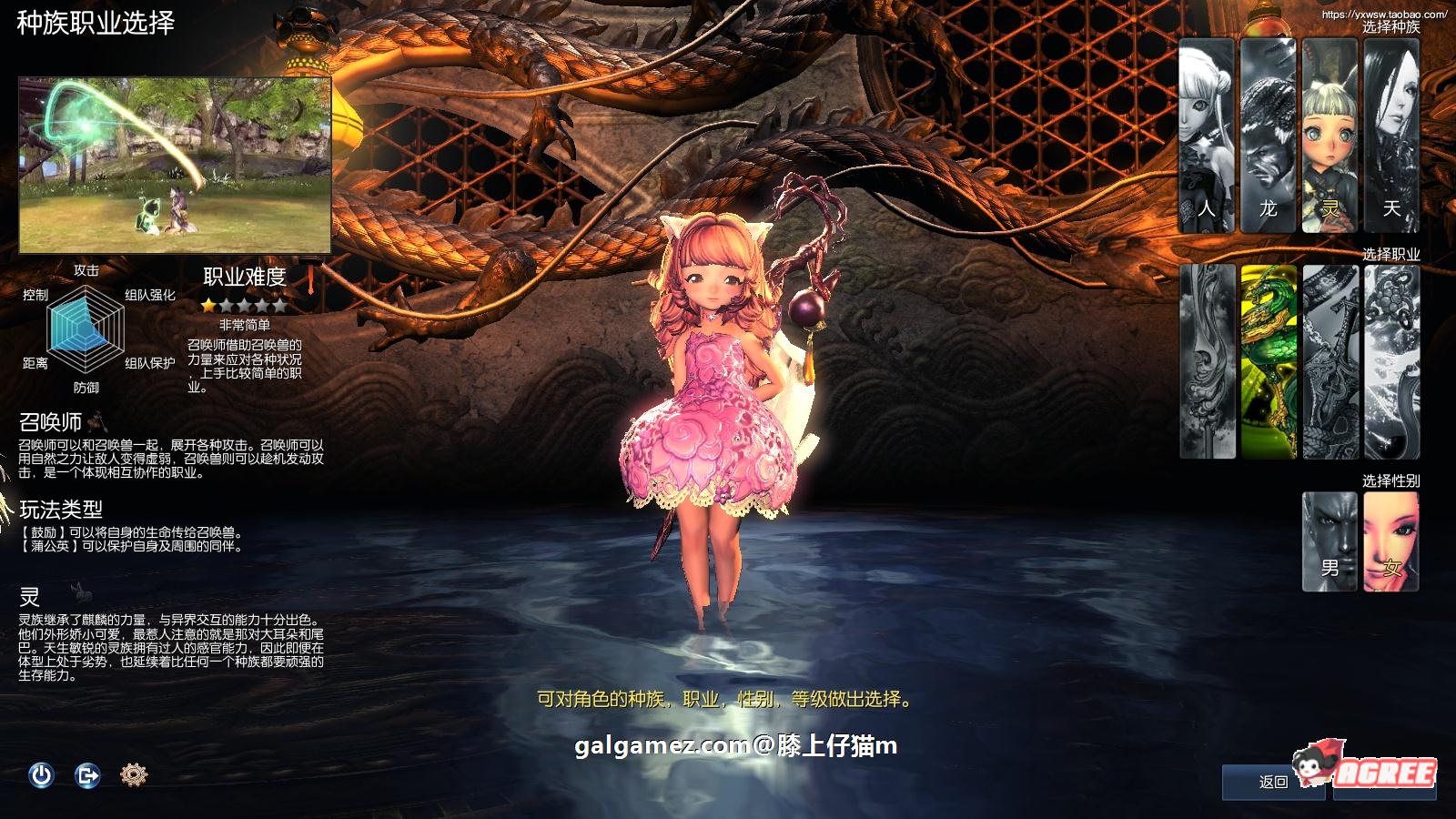This screenshot has height=819, width=1456.
Task: Switch gender to 男 (male)
Action: click(1329, 537)
